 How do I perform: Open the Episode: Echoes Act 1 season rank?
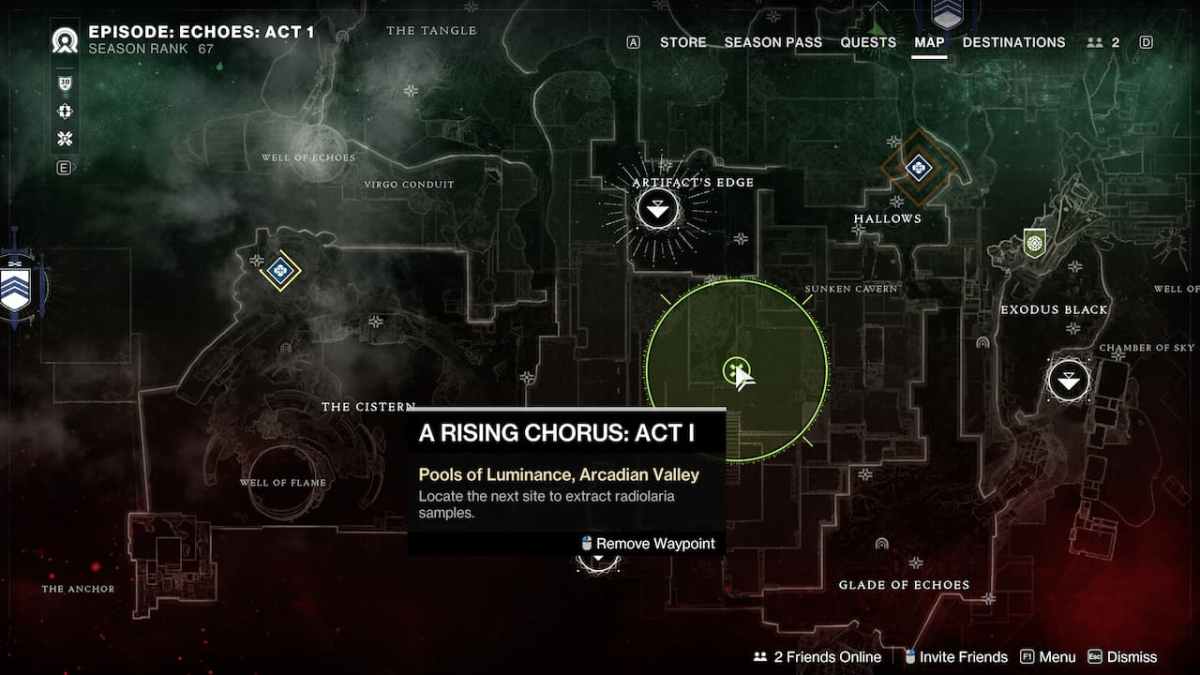click(201, 39)
